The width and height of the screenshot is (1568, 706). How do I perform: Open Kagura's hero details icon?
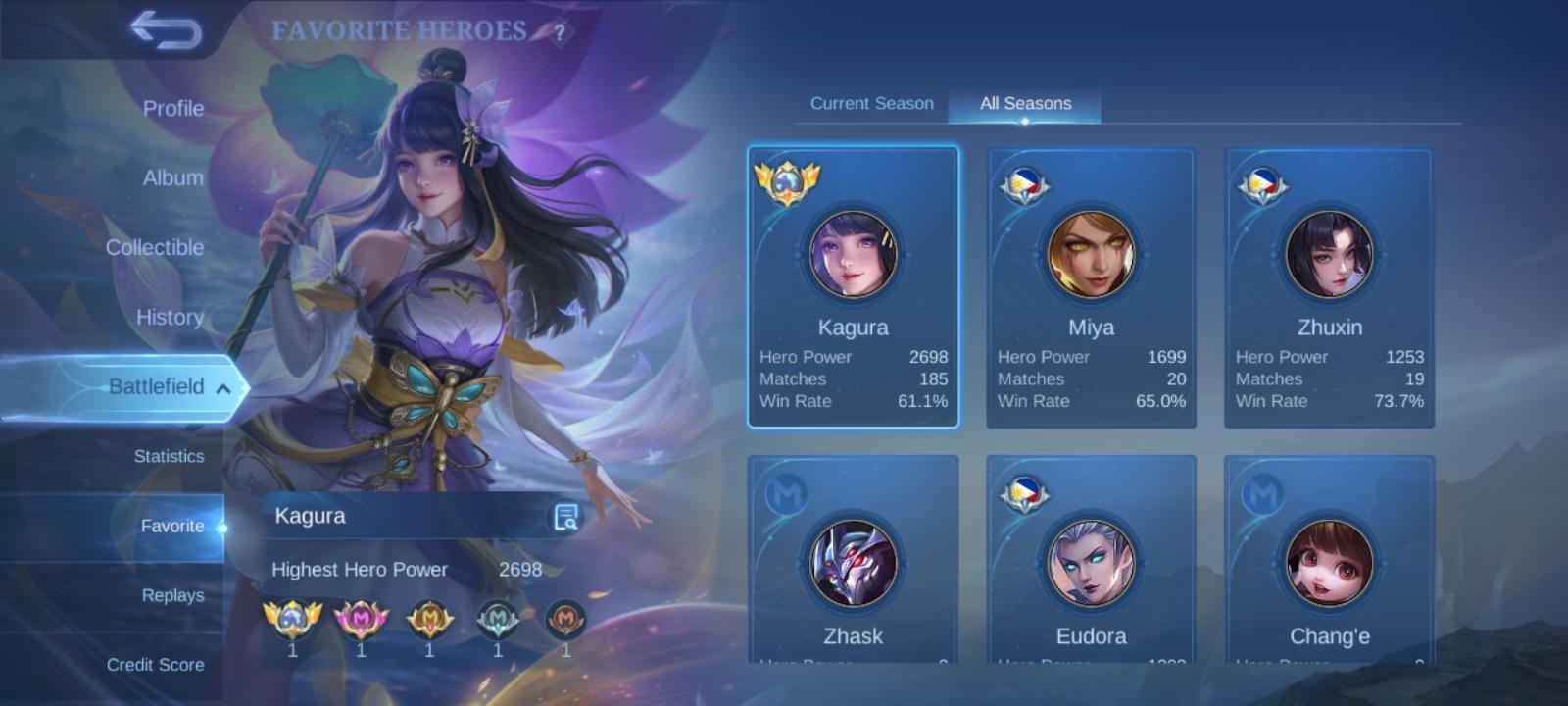[565, 517]
